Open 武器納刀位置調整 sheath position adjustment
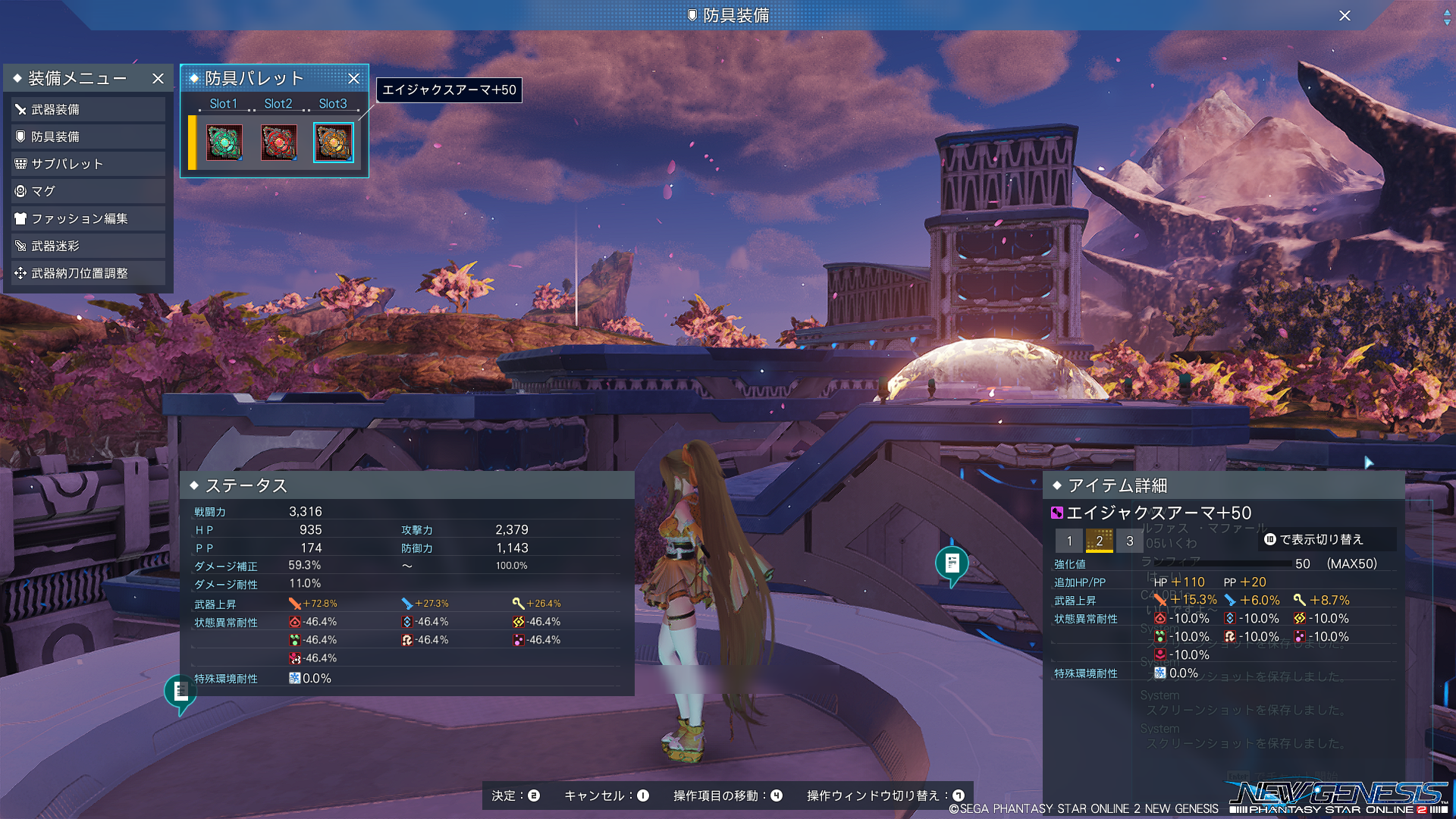The image size is (1456, 819). [87, 274]
